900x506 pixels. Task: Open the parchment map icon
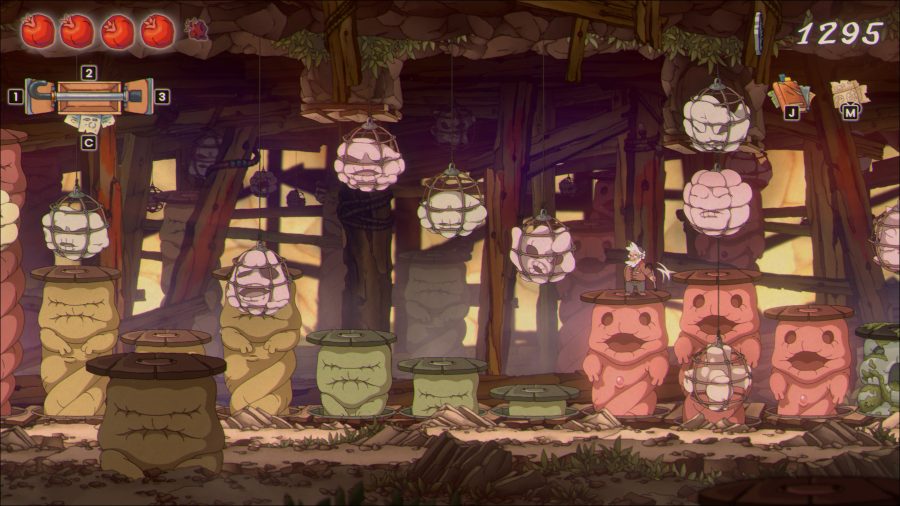[x=848, y=93]
